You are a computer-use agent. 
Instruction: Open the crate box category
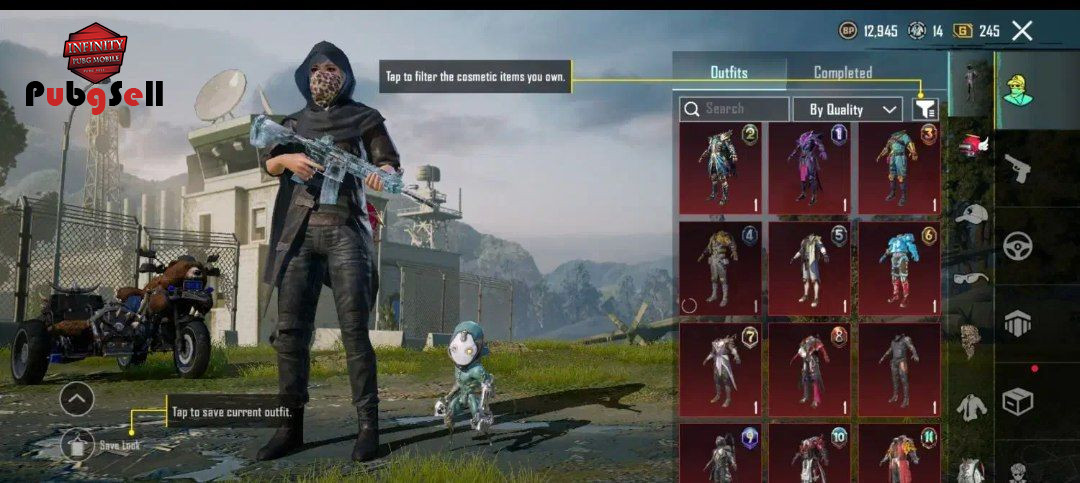[x=1018, y=402]
